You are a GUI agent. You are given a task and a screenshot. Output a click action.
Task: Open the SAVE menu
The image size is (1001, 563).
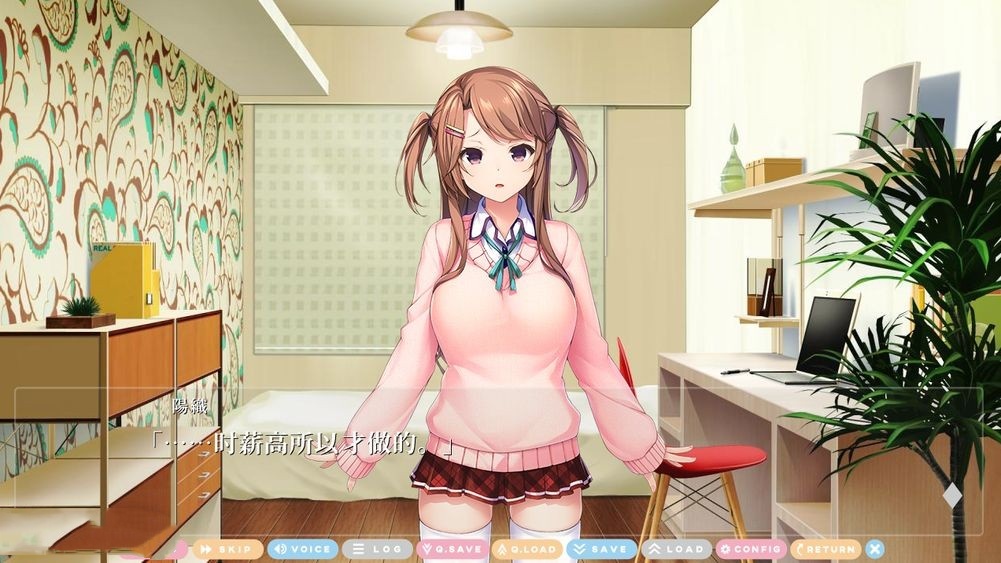point(601,549)
